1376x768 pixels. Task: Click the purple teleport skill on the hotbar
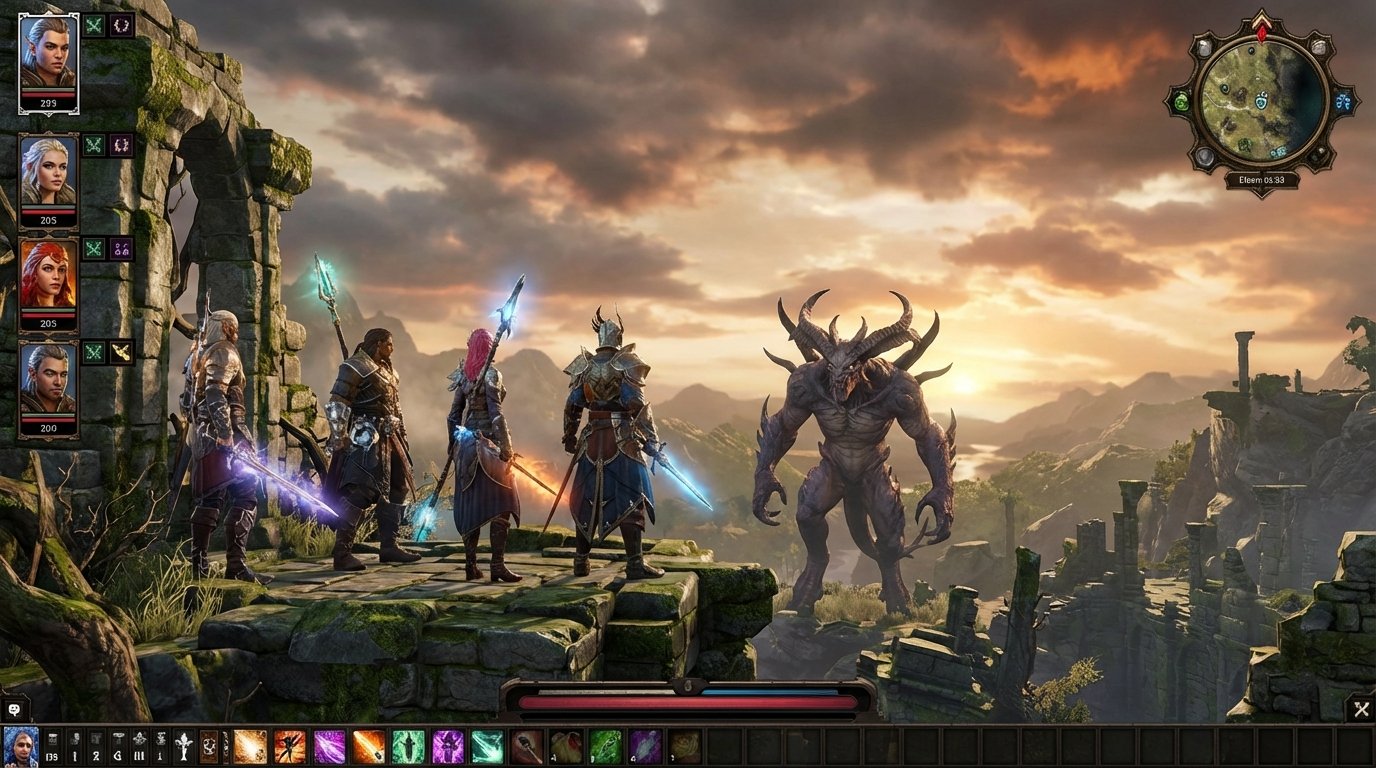point(447,747)
